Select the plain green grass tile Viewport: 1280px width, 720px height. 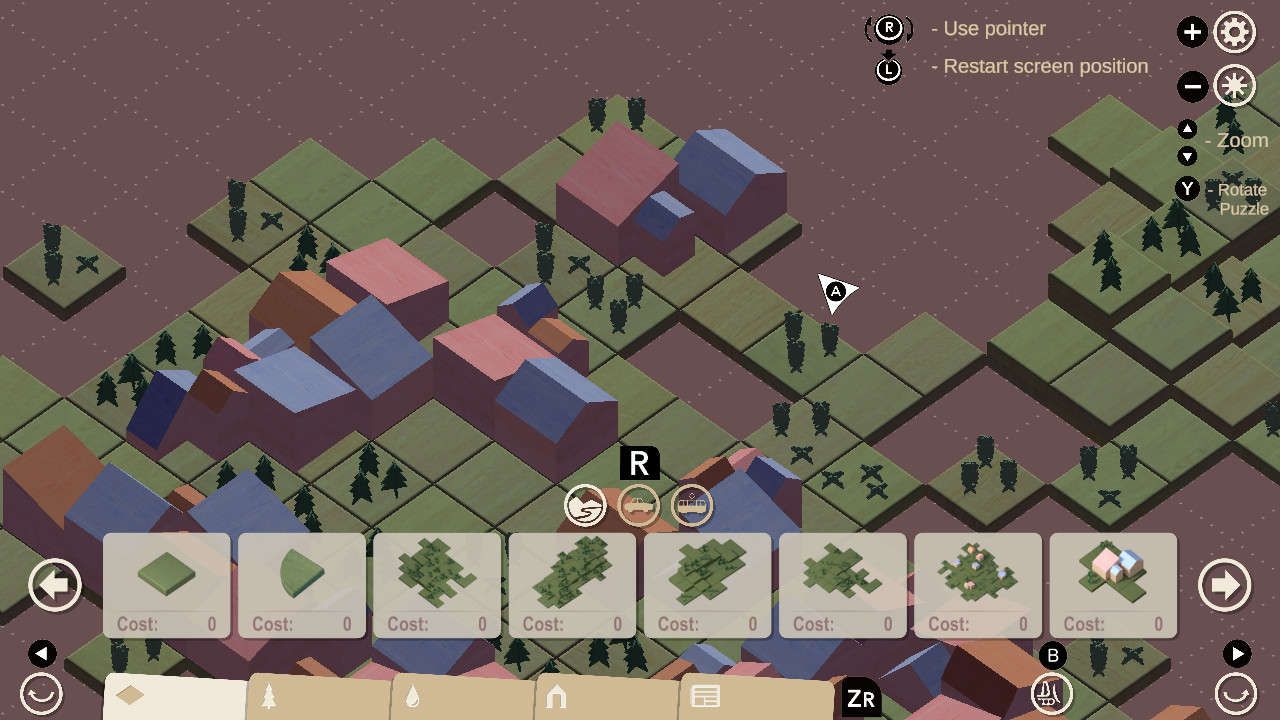tap(166, 570)
